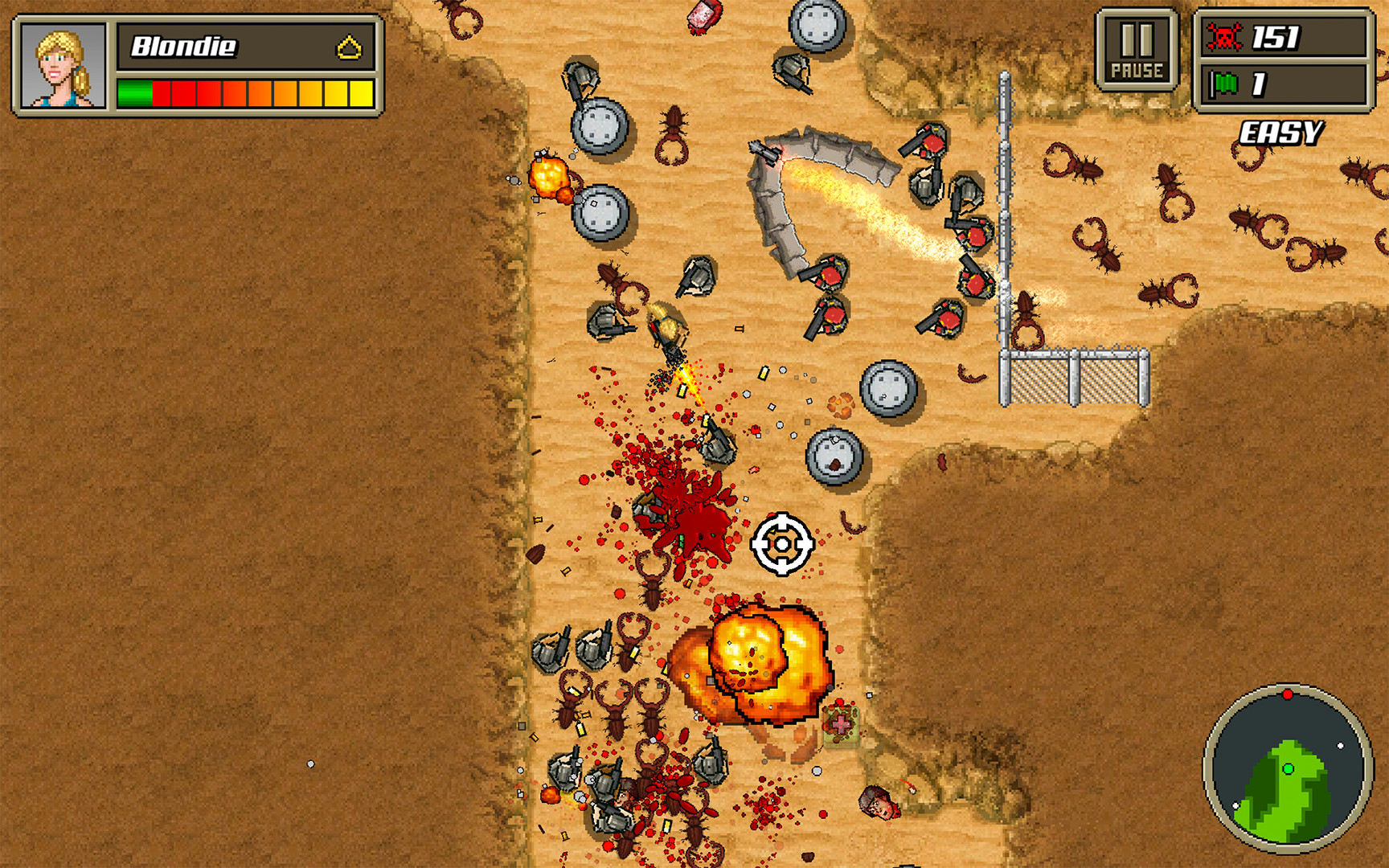Toggle pause by pressing the PAUSE control
This screenshot has width=1389, height=868.
tap(1137, 48)
